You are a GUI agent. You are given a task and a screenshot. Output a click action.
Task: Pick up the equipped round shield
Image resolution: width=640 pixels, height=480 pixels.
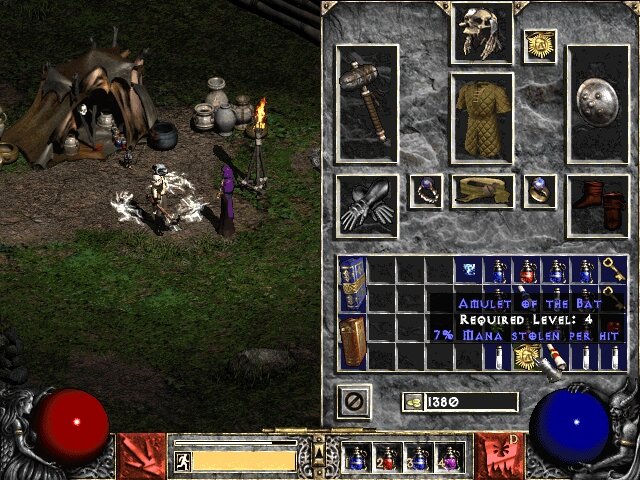598,103
